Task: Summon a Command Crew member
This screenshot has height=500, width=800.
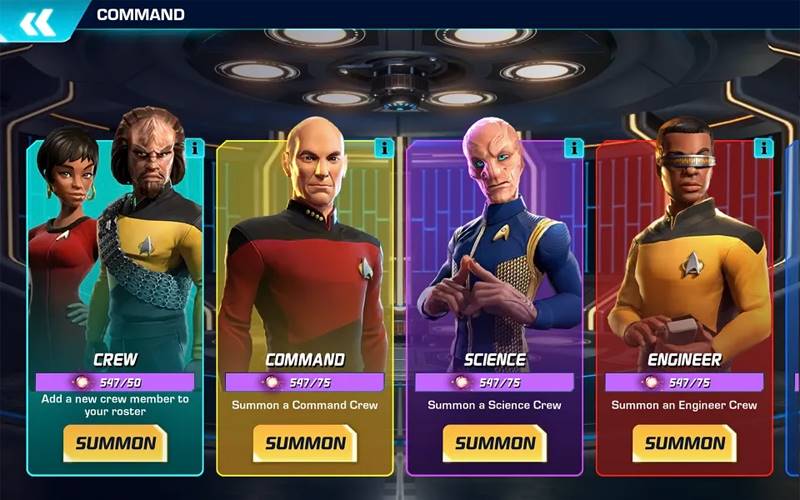Action: [305, 443]
